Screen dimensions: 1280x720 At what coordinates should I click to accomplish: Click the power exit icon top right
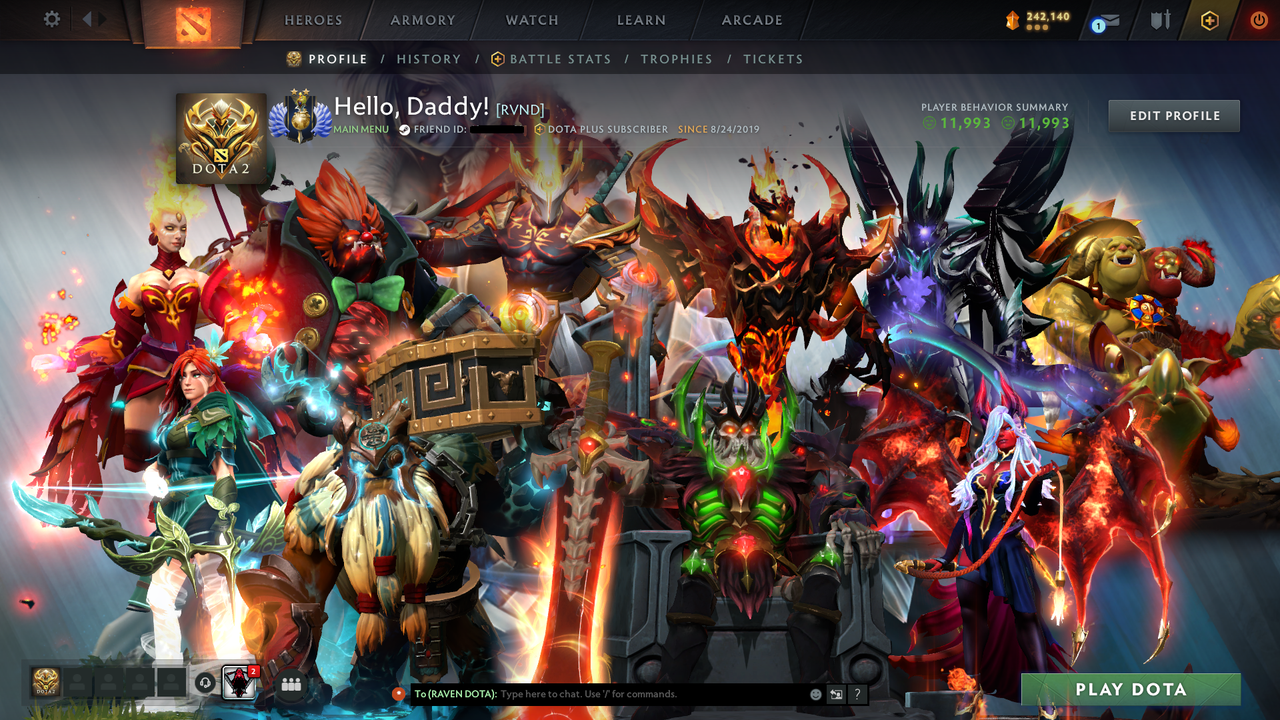pyautogui.click(x=1258, y=18)
